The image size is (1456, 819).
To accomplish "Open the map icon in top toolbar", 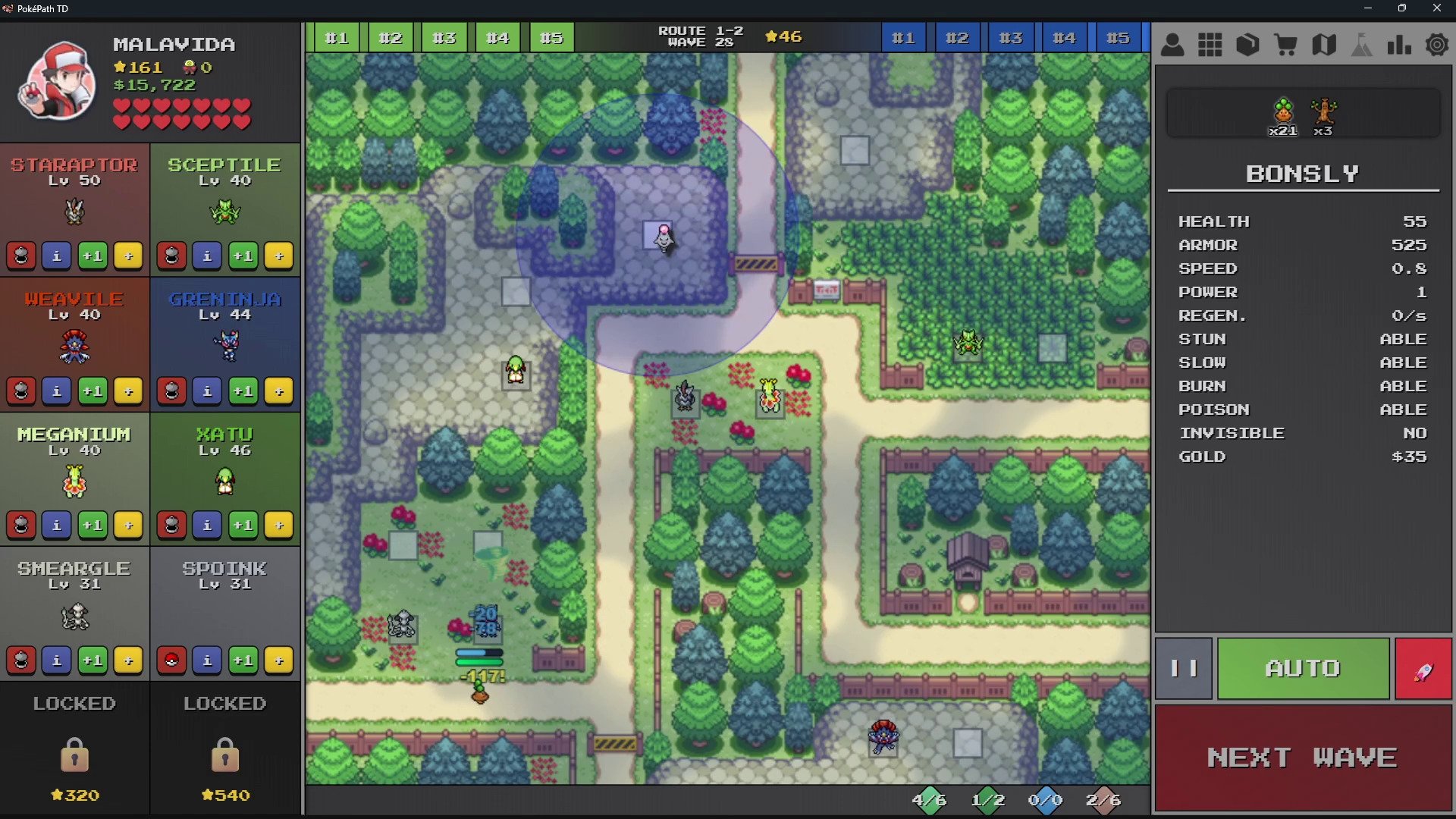I will 1323,45.
